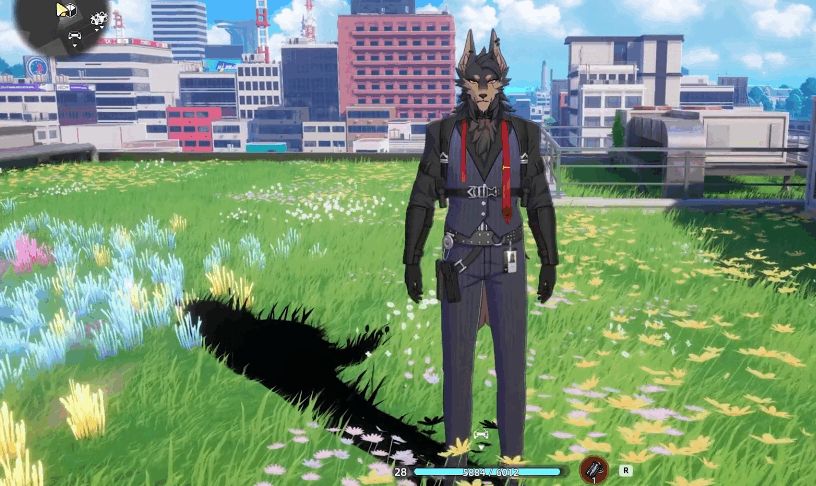Open the circular minimap
The width and height of the screenshot is (816, 486).
point(64,24)
